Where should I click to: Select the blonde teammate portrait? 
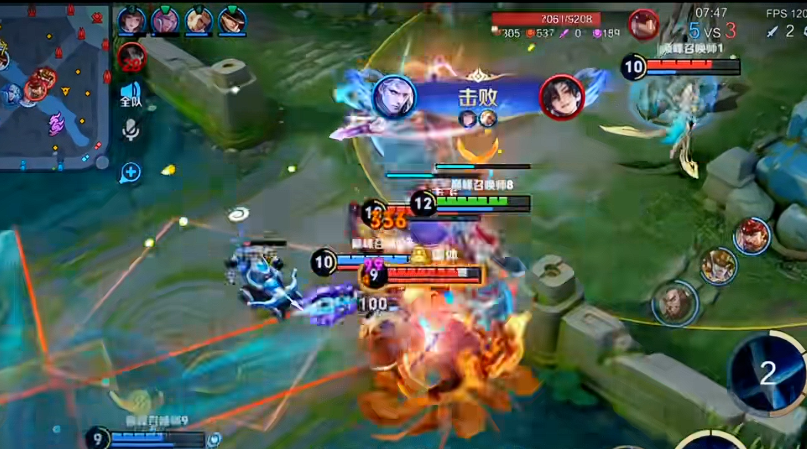[x=199, y=21]
